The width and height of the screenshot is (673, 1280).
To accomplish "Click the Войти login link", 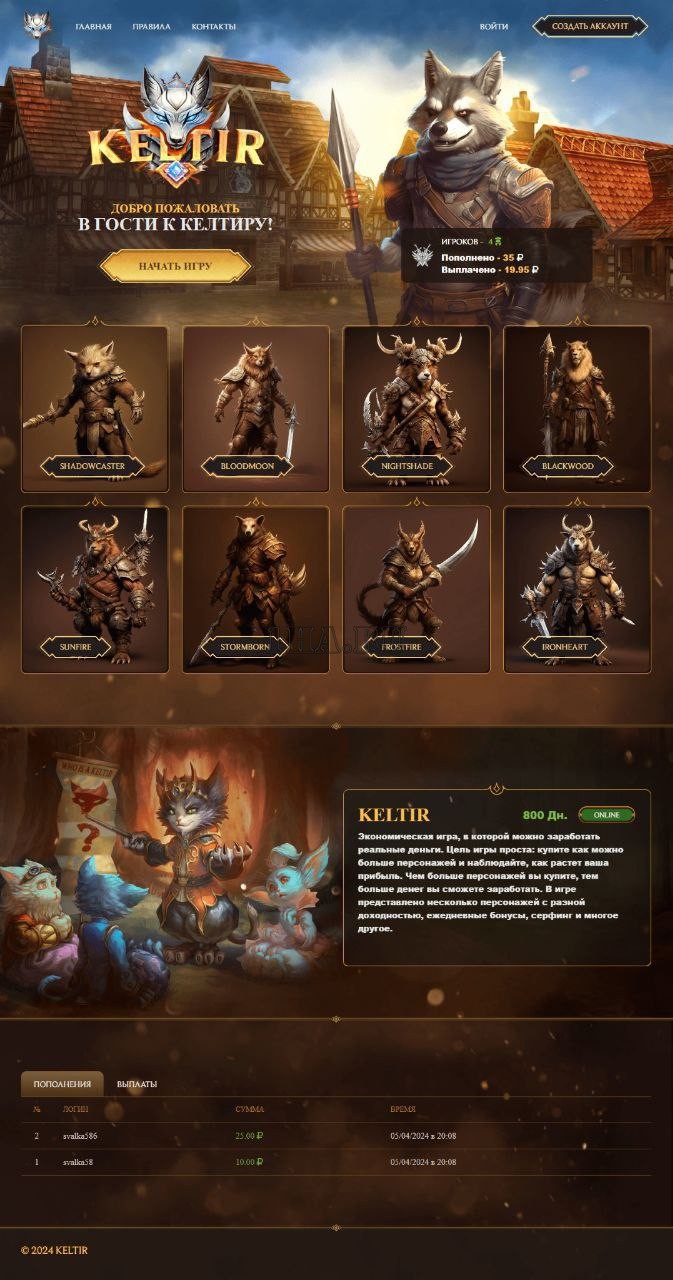I will pos(493,26).
